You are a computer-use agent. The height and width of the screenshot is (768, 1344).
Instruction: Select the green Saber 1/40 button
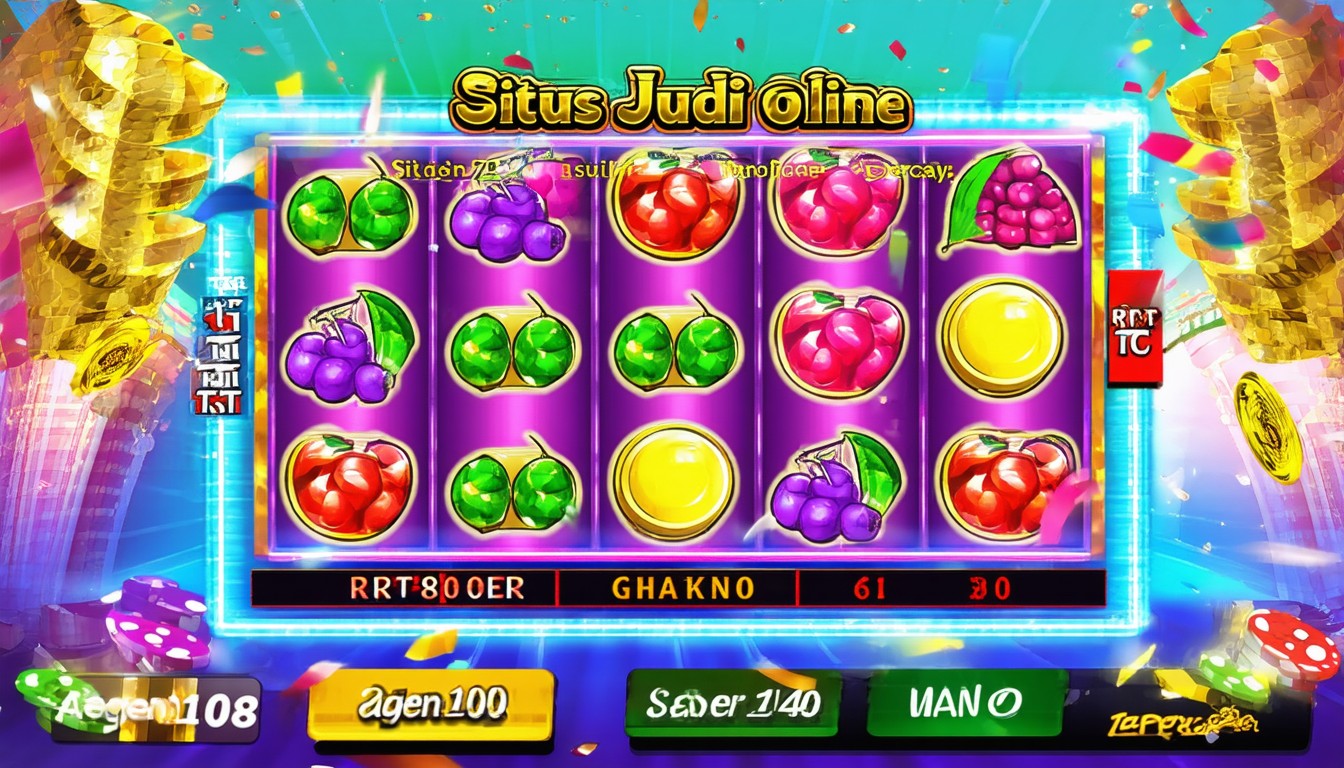732,703
